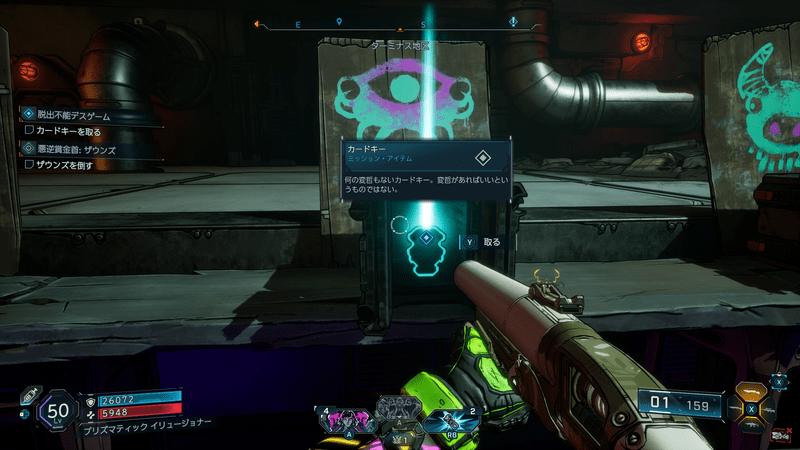Click the ザウンズを倒す objective
Viewport: 800px width, 450px height.
65,164
